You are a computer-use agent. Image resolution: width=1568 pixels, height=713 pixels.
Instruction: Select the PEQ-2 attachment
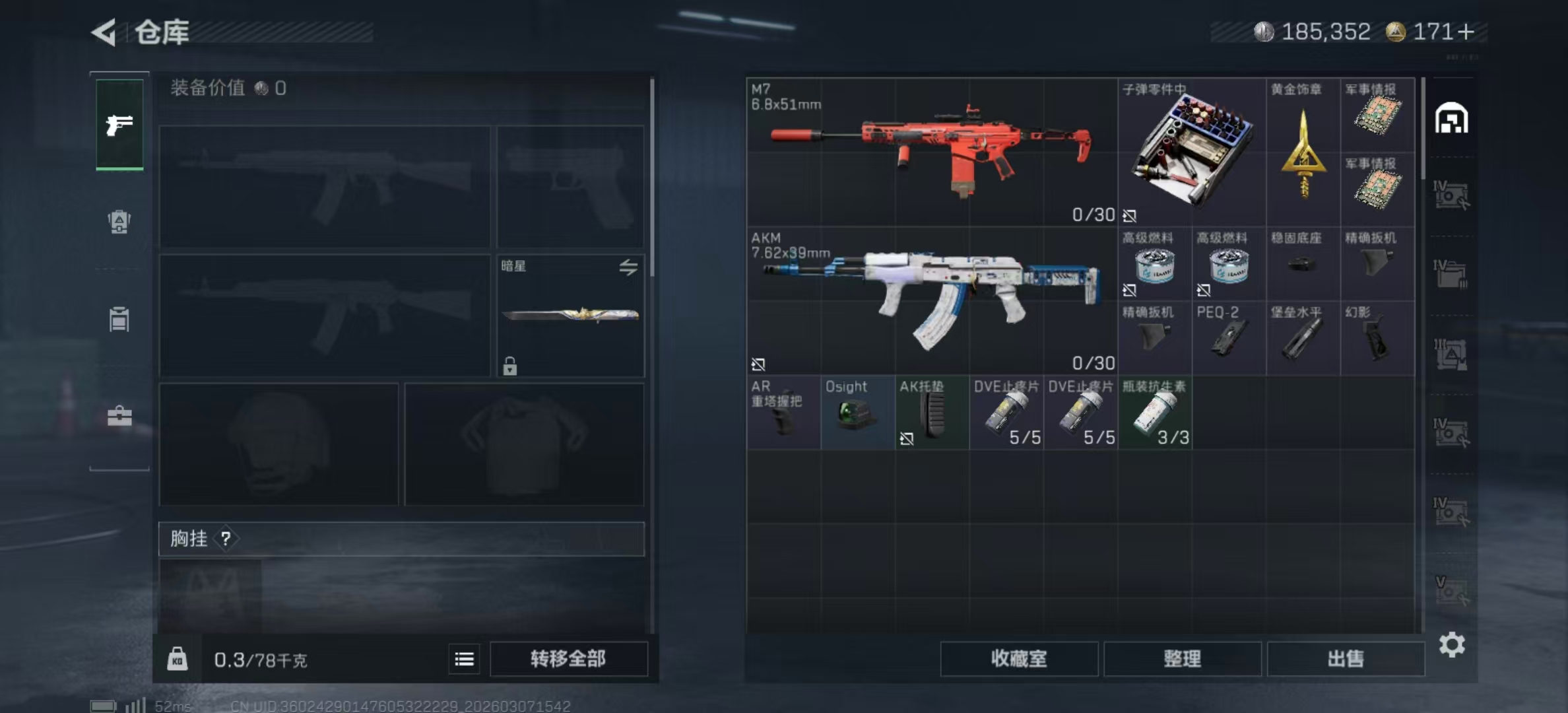(x=1228, y=338)
